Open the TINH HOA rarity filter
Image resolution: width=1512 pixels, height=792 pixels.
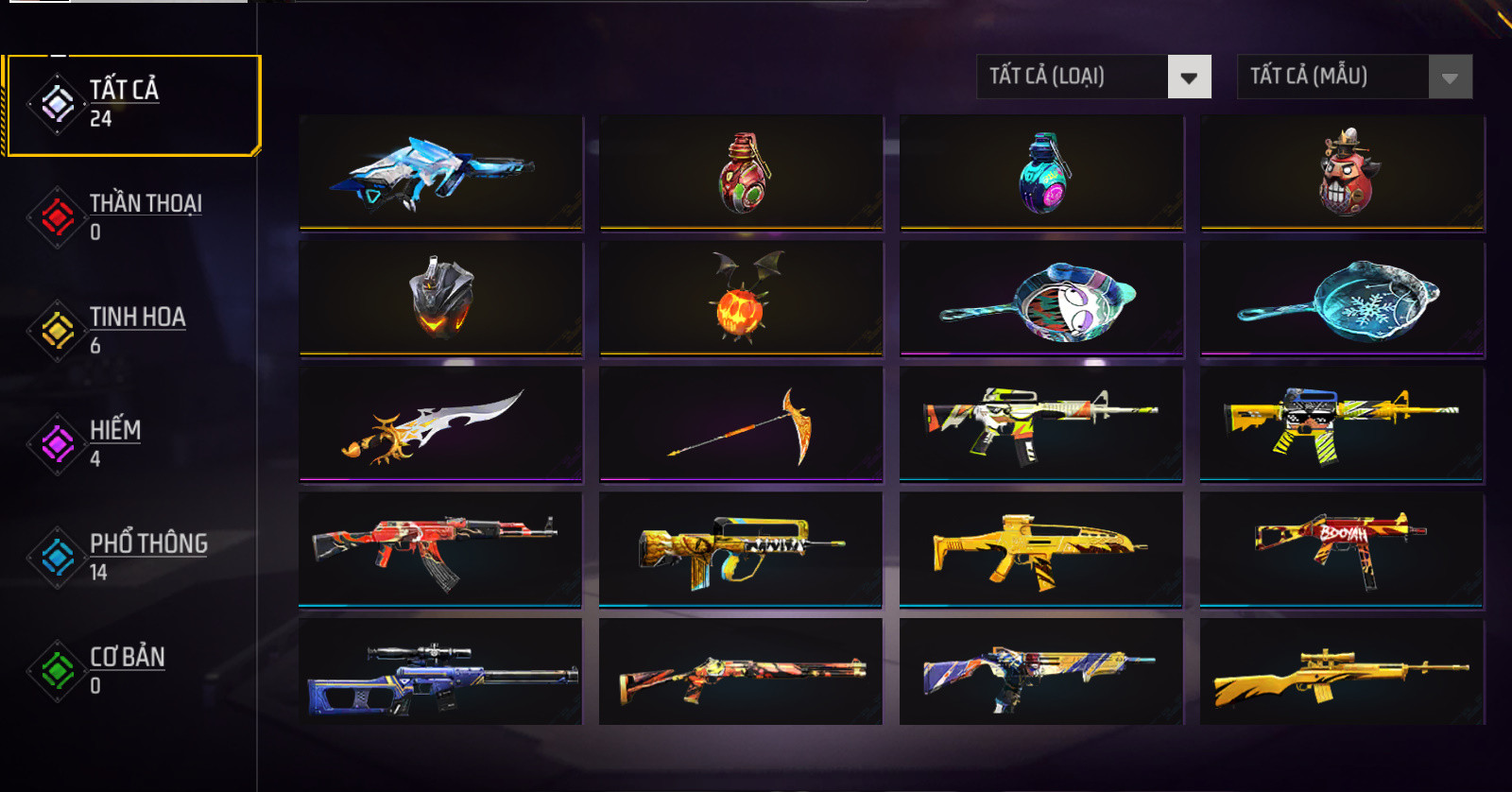click(132, 331)
